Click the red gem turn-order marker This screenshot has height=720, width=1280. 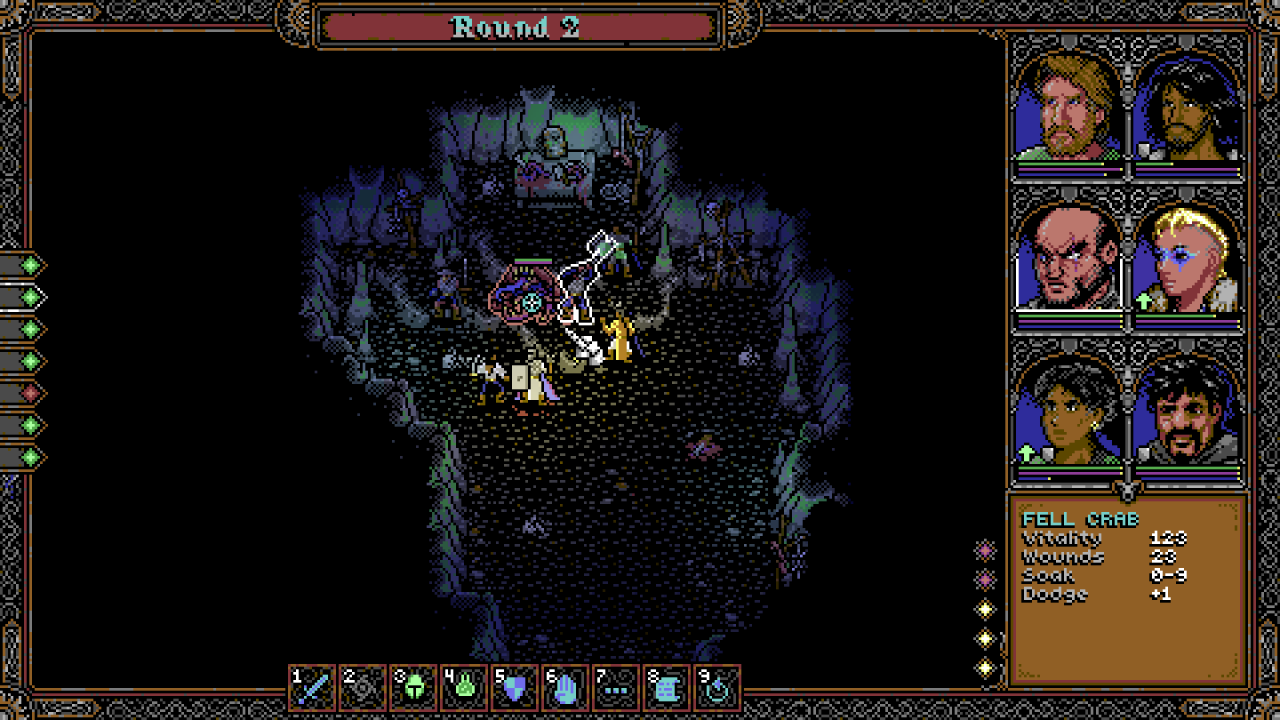[x=32, y=393]
